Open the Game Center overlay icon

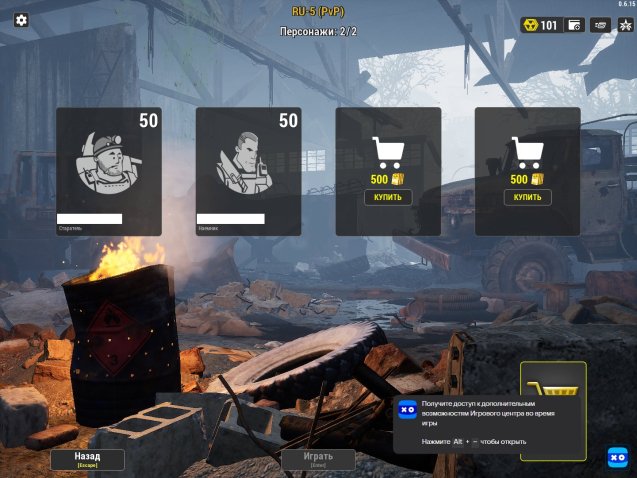tap(617, 457)
